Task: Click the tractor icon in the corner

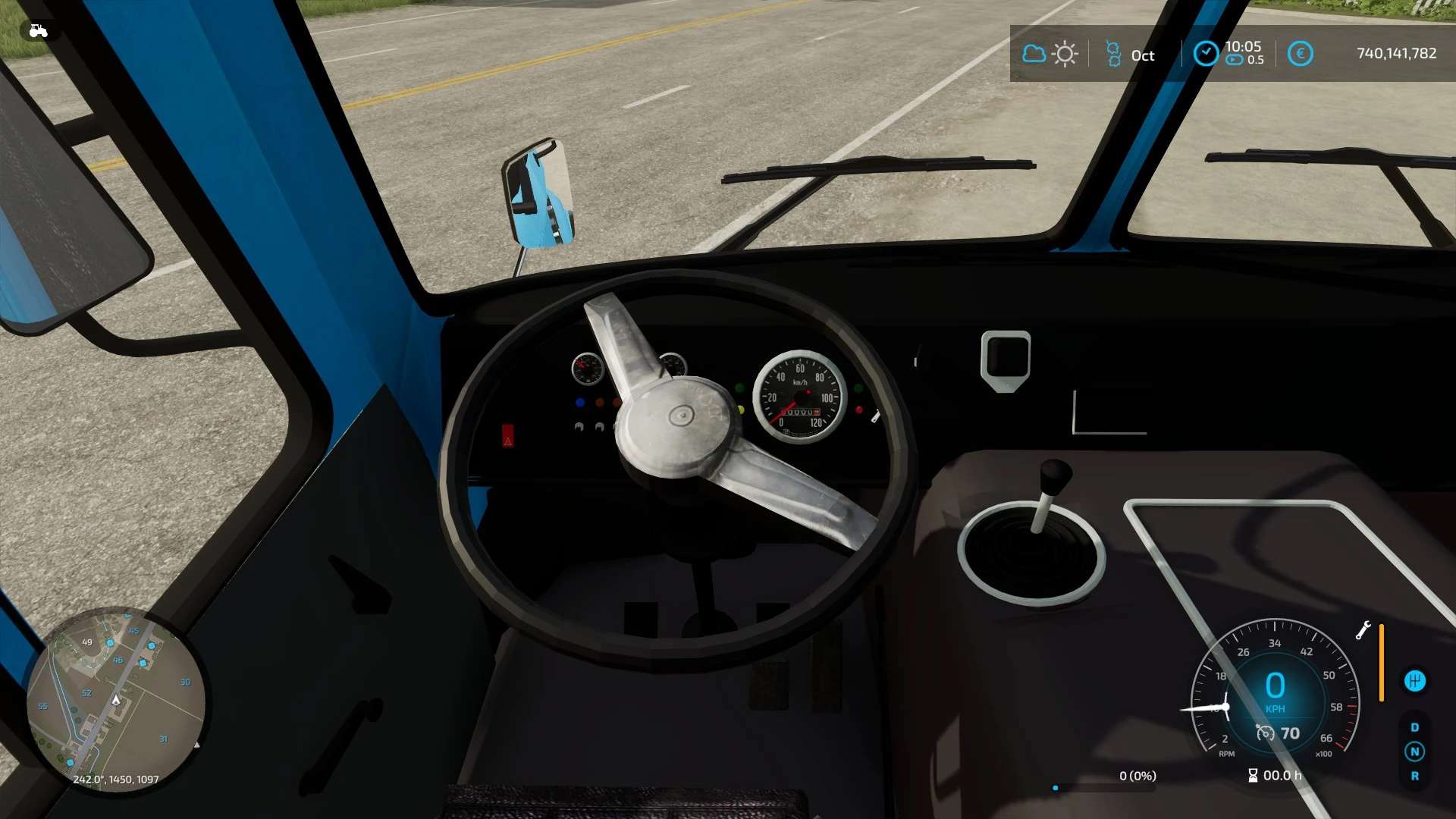Action: [38, 31]
